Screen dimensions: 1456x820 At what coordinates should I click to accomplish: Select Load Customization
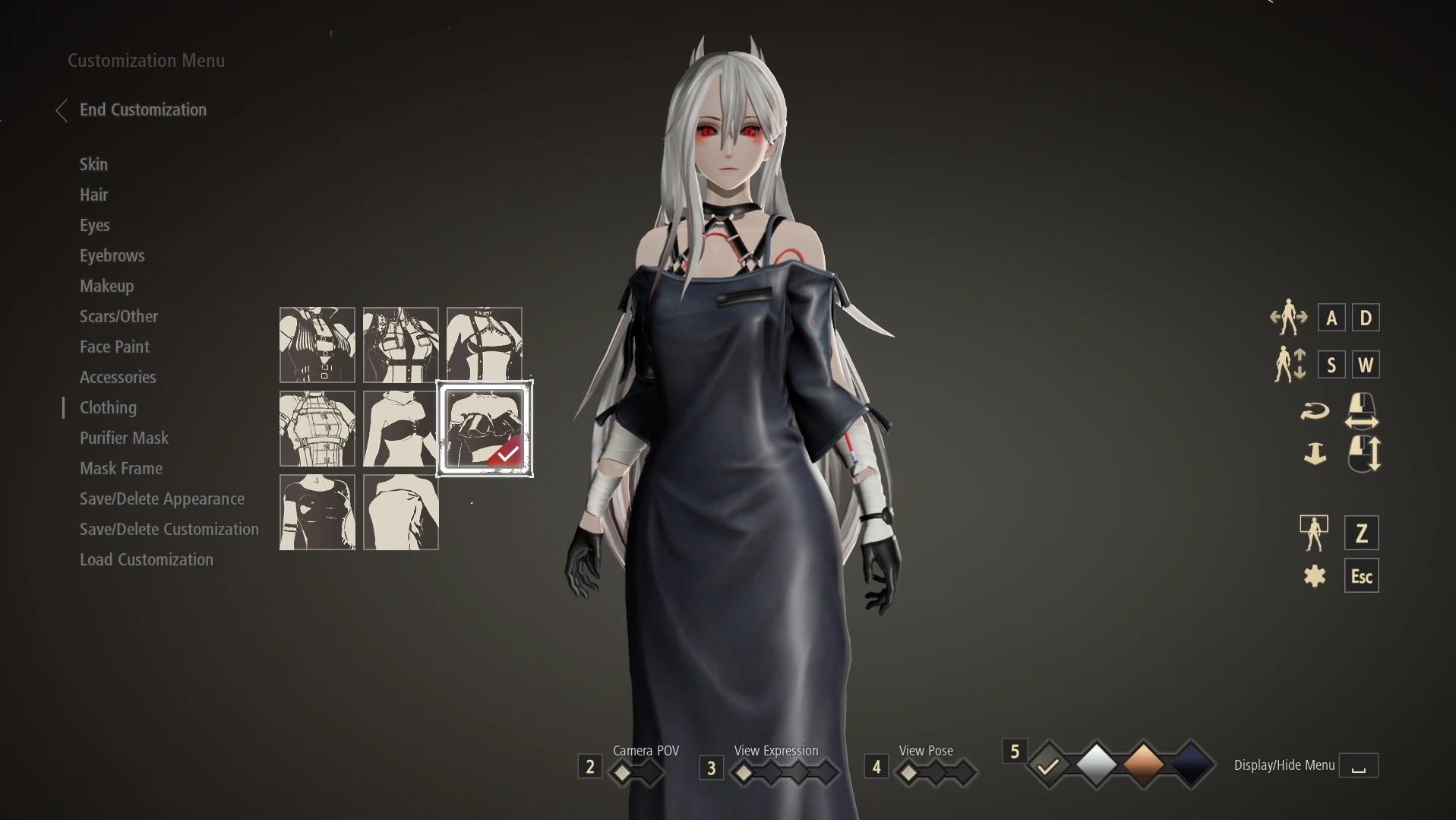pos(147,559)
